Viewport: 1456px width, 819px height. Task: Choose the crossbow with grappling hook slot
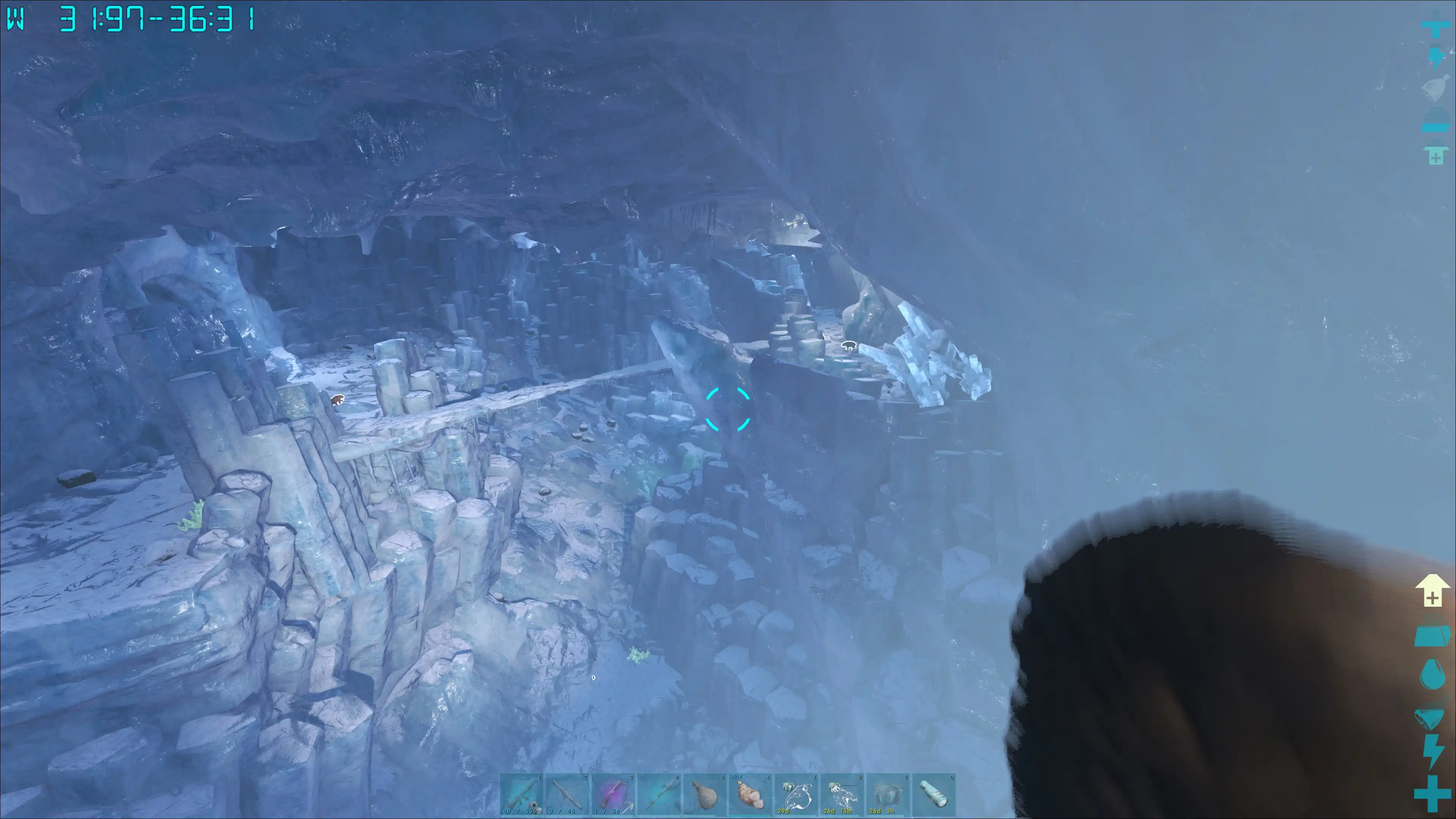pos(613,795)
